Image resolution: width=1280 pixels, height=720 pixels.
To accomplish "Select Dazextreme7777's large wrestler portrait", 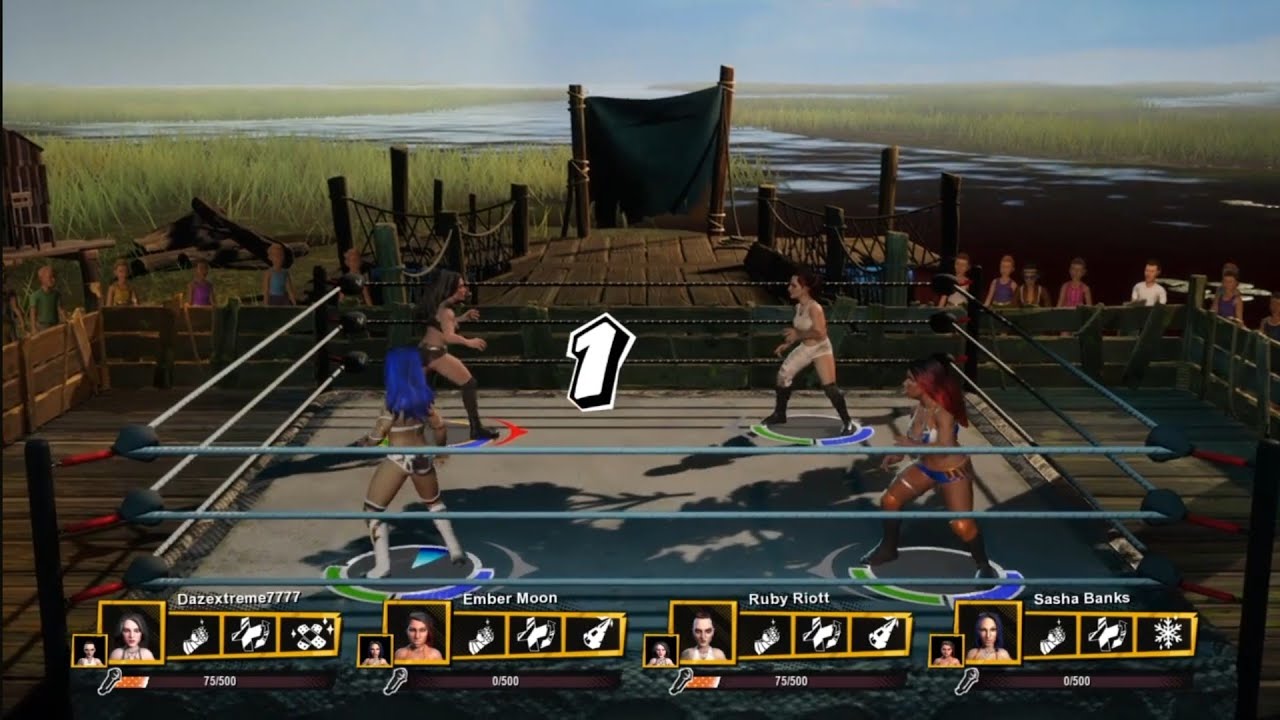I will pos(131,632).
